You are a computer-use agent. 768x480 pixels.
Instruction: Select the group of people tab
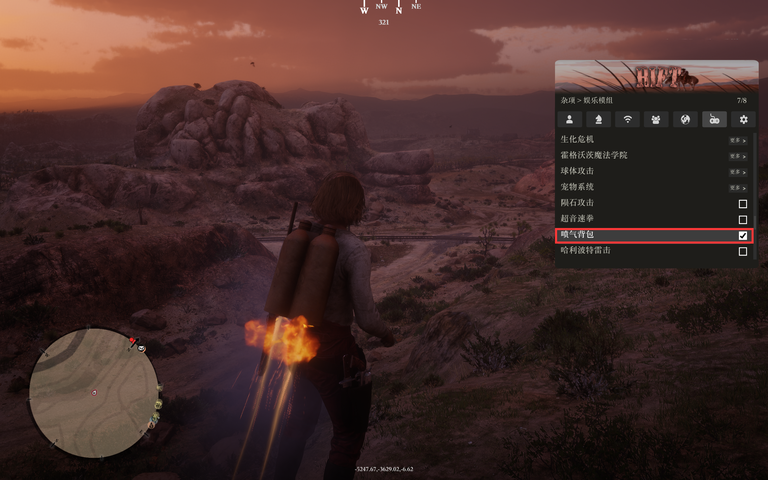[656, 119]
